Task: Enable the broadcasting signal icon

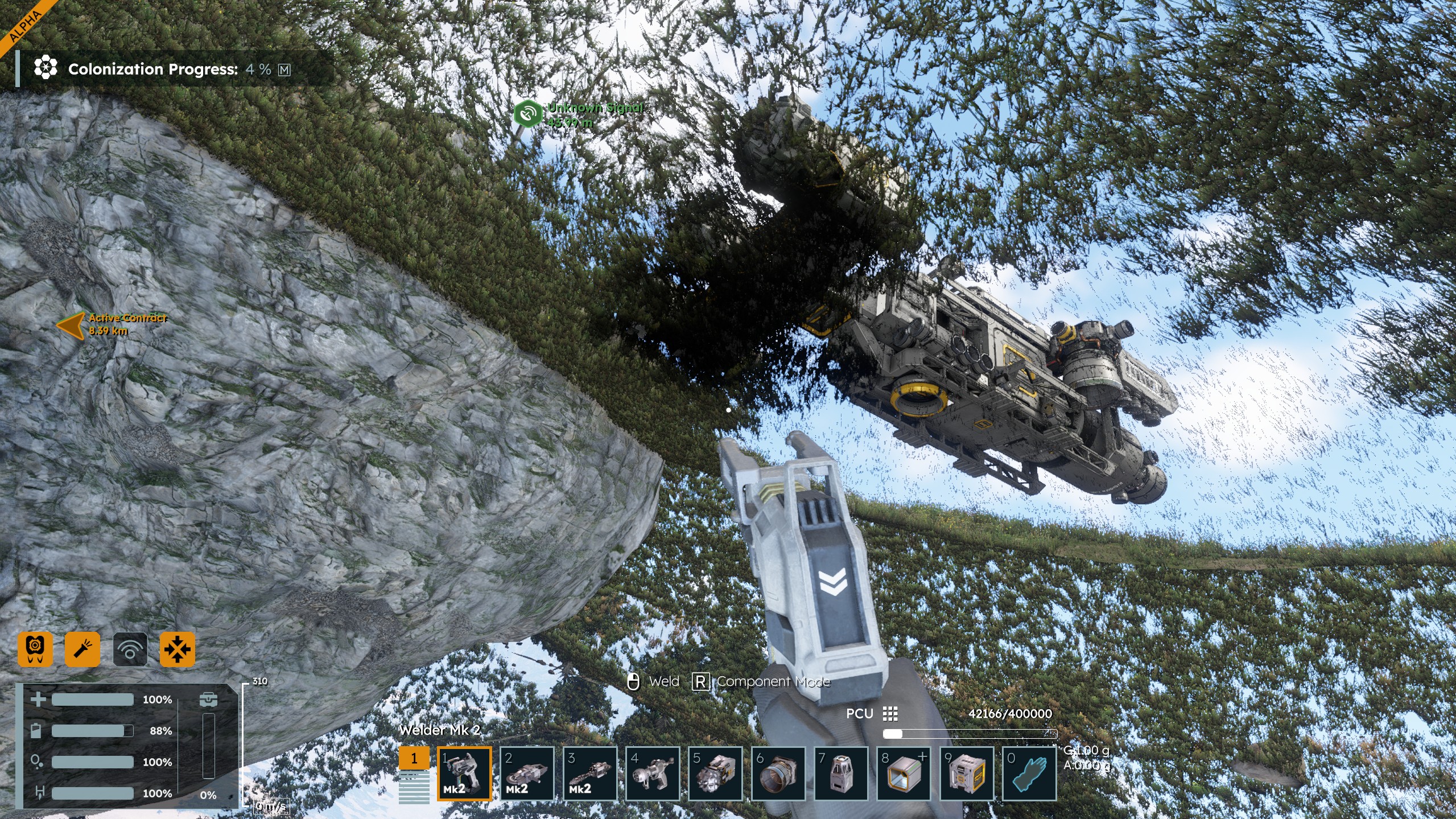Action: click(130, 649)
